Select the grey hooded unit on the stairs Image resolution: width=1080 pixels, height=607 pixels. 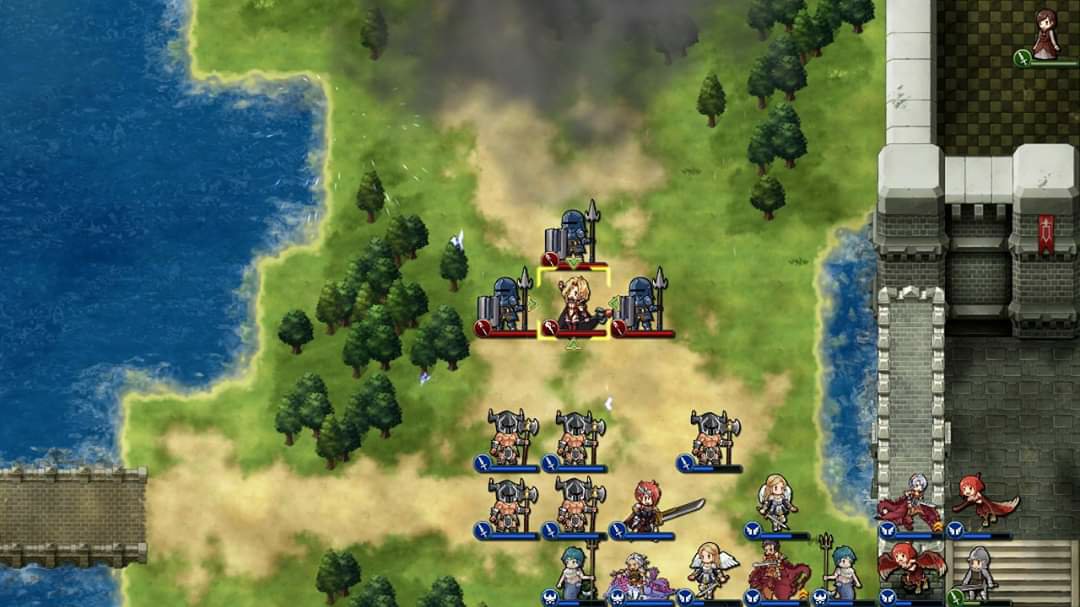click(x=977, y=572)
